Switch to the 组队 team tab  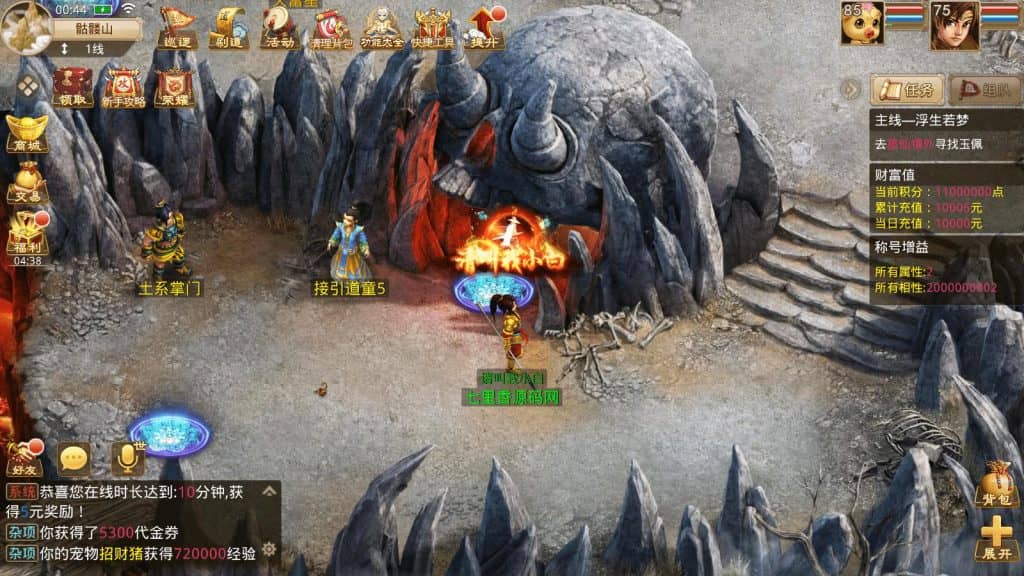click(984, 90)
